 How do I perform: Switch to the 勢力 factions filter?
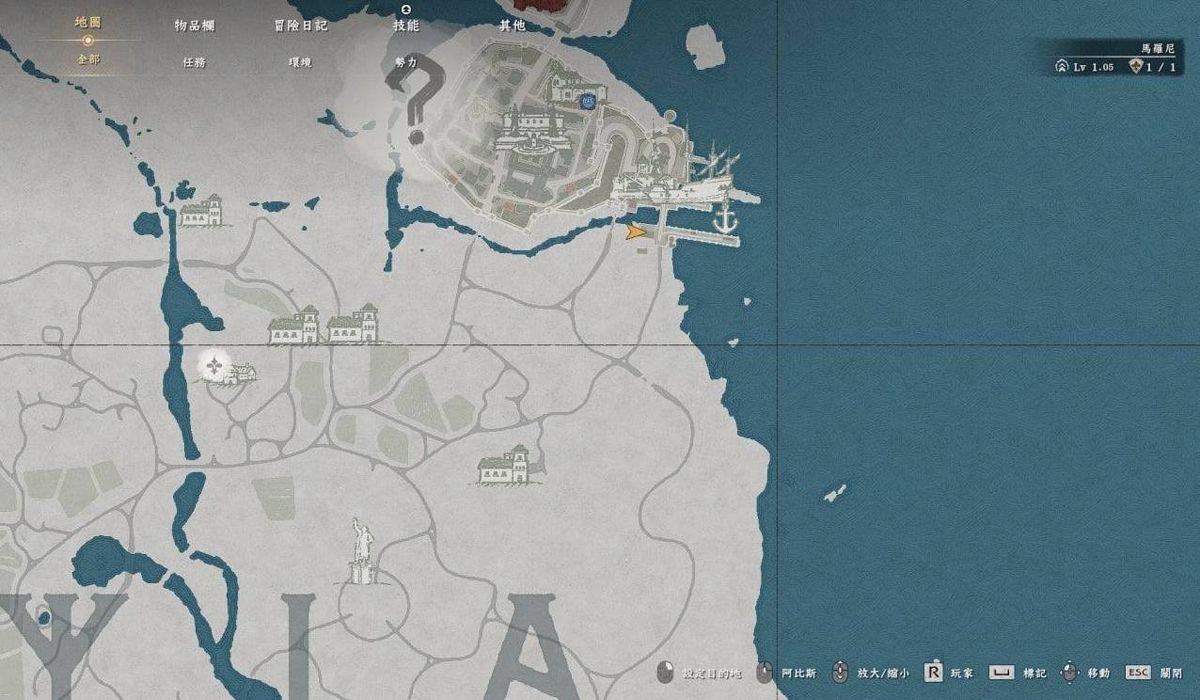point(406,61)
